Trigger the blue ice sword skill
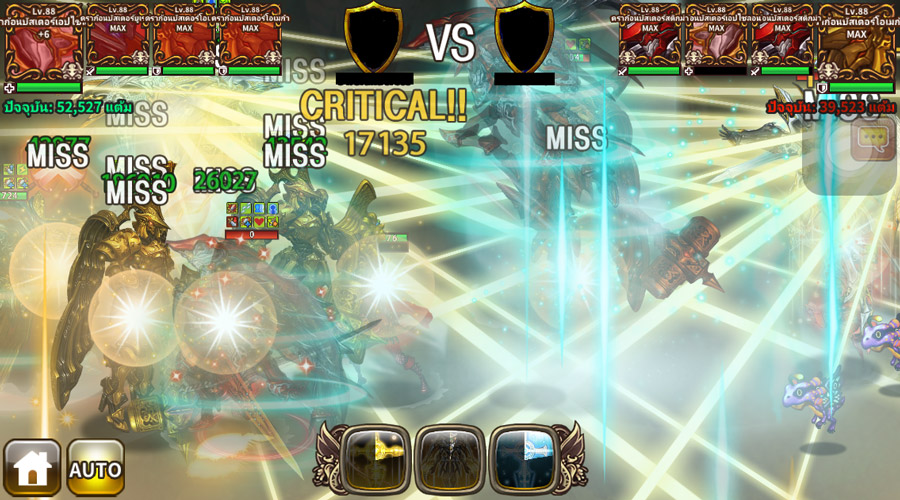Viewport: 900px width, 500px height. pos(524,459)
